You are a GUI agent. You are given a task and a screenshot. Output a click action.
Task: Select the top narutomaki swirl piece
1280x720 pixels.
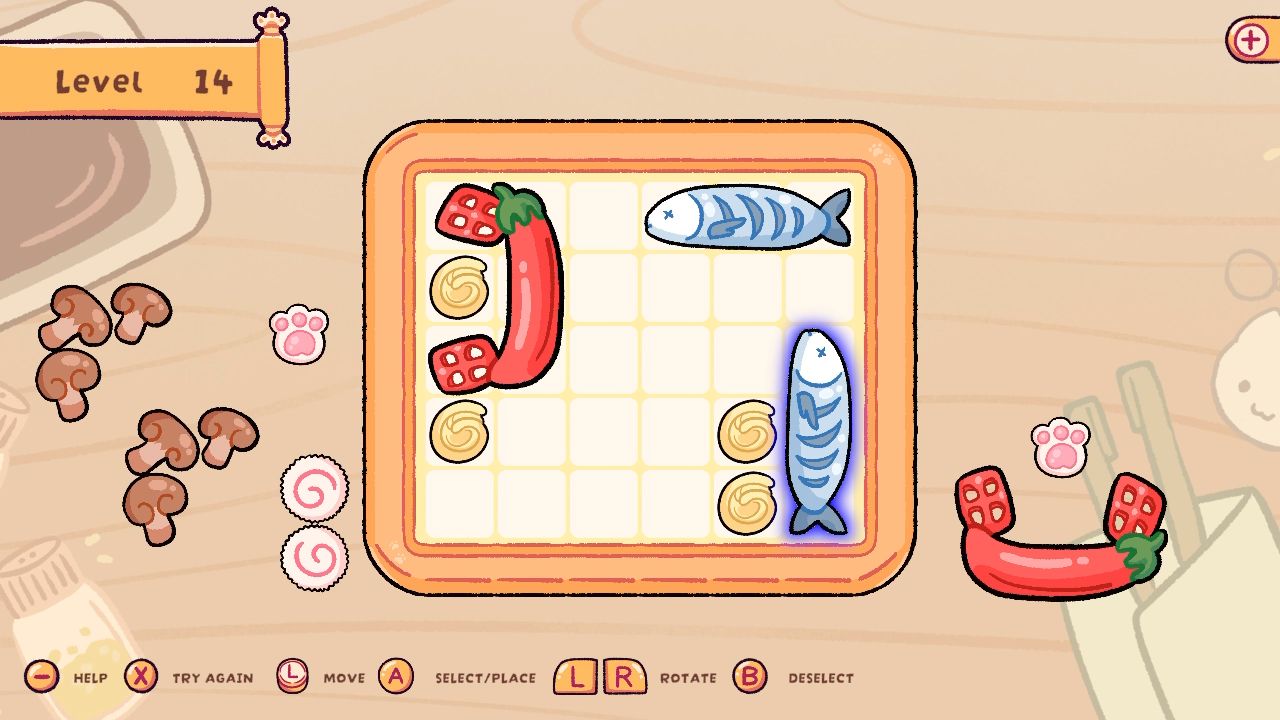[313, 489]
